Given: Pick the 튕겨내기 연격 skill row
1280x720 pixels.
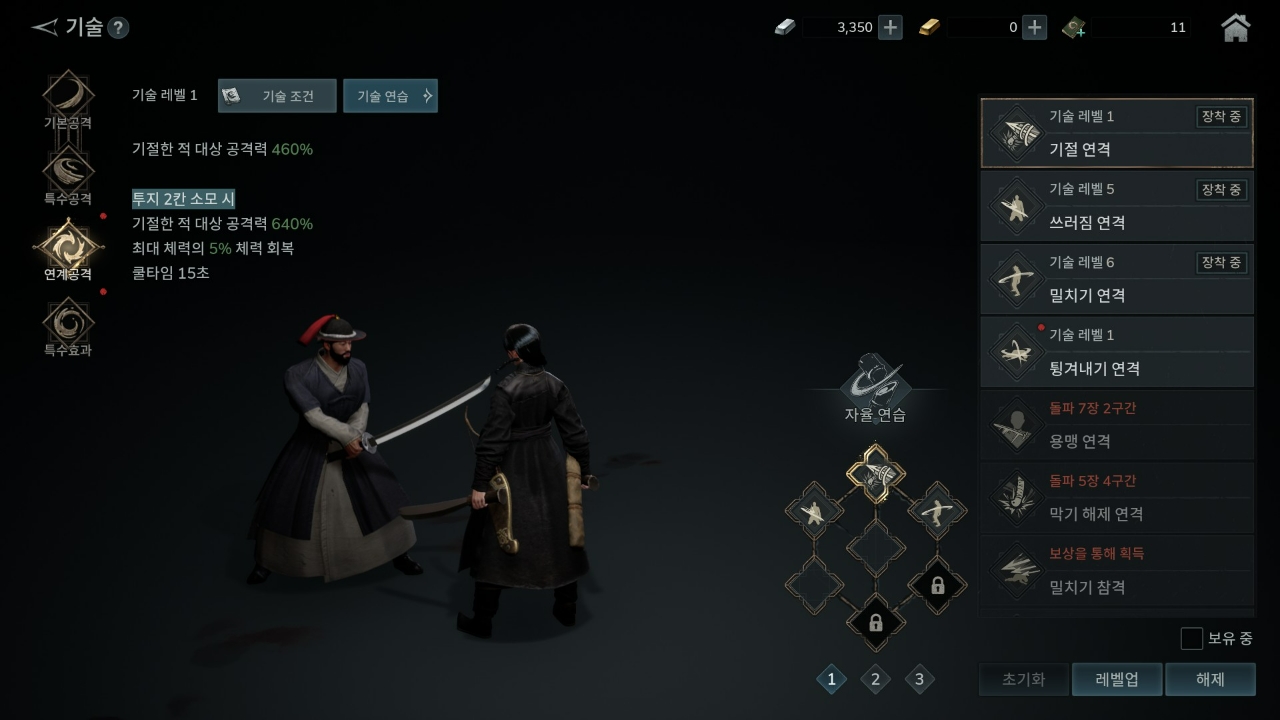Looking at the screenshot, I should coord(1116,352).
